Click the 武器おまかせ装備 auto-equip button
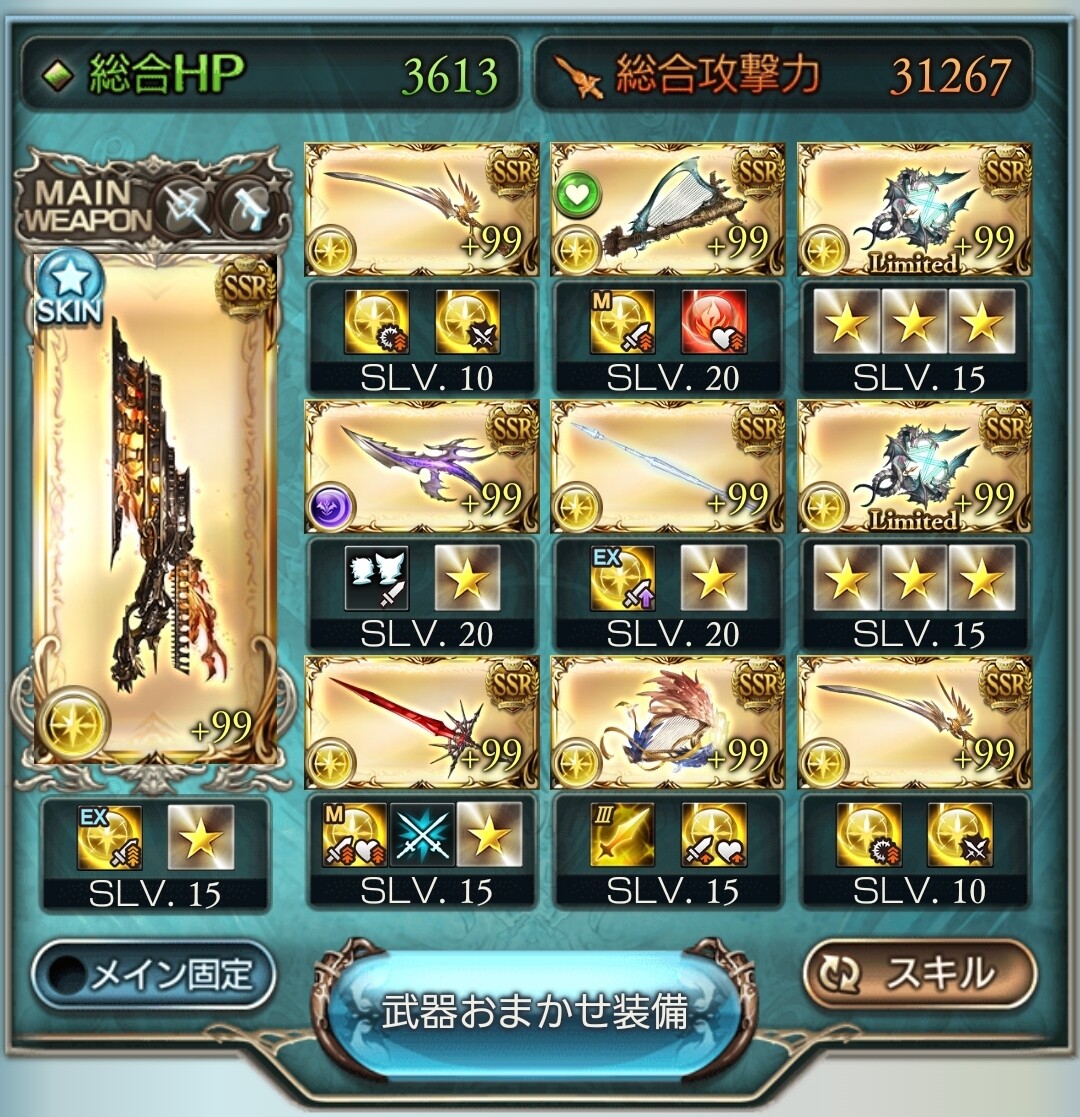 tap(535, 1011)
